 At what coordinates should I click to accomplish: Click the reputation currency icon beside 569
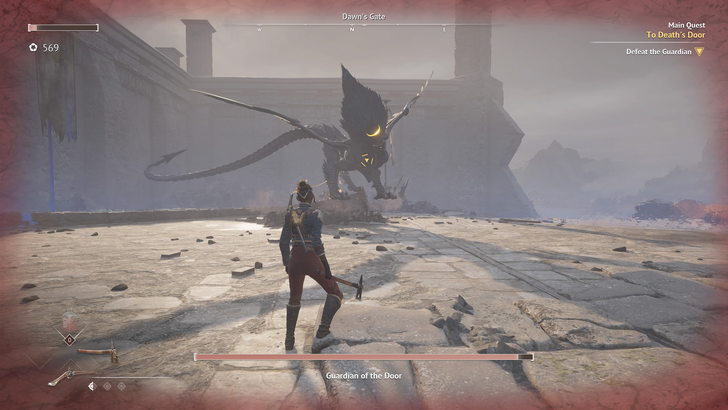tap(33, 47)
